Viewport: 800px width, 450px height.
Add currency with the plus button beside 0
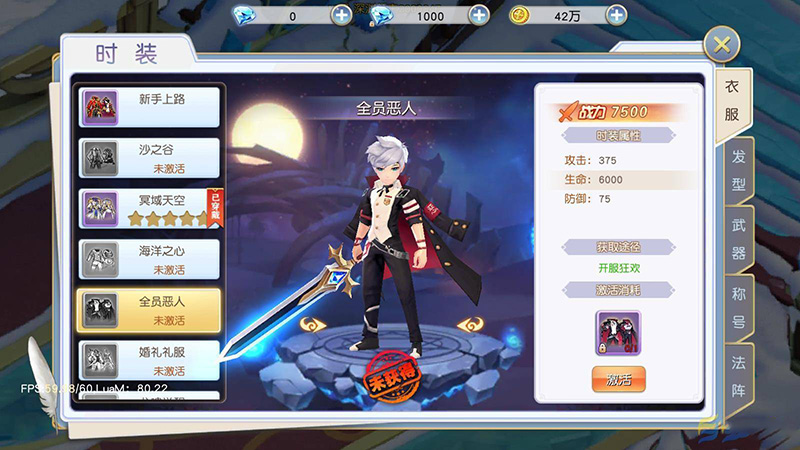[x=341, y=15]
